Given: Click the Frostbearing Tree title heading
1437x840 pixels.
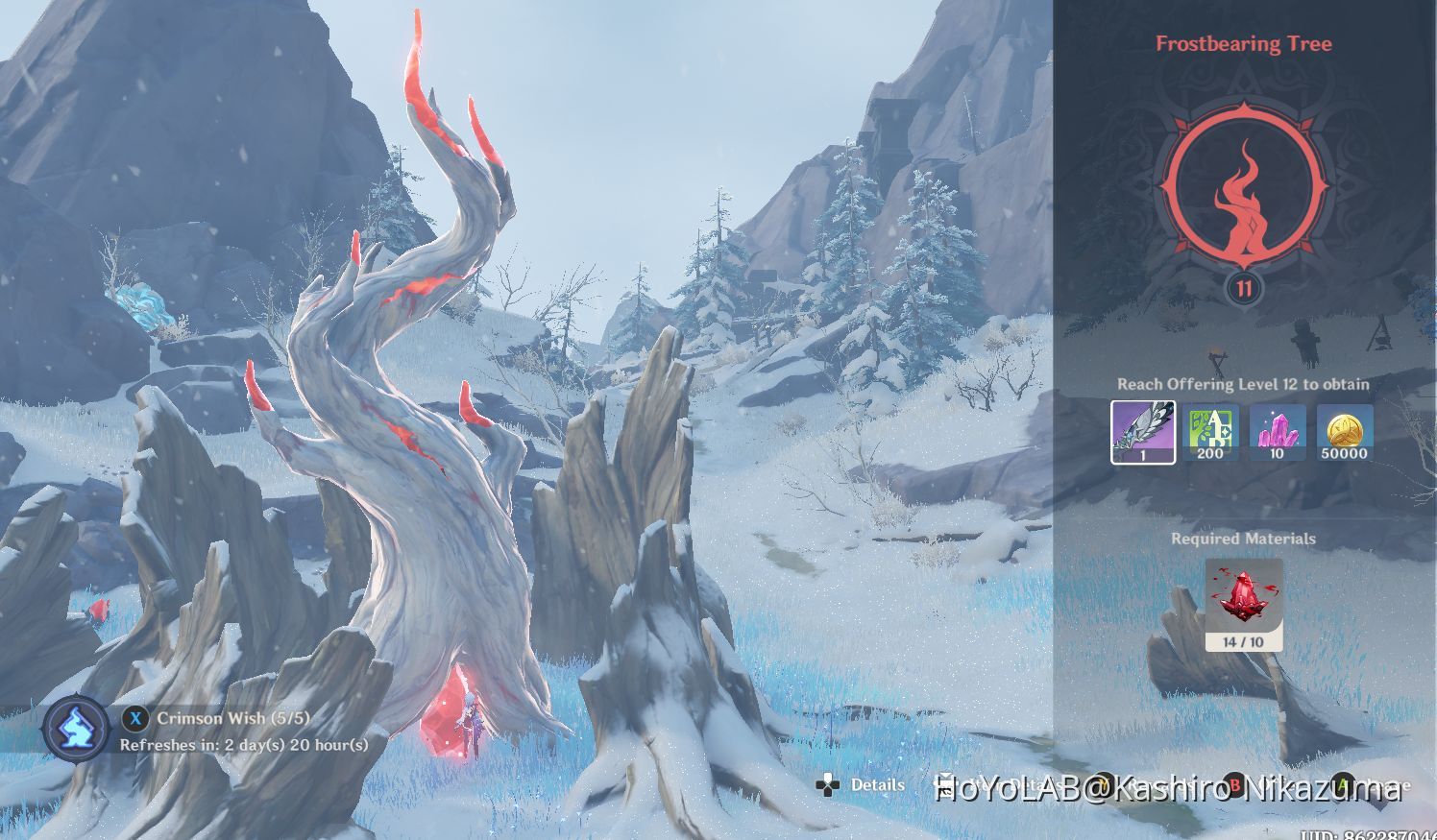Looking at the screenshot, I should (1243, 44).
